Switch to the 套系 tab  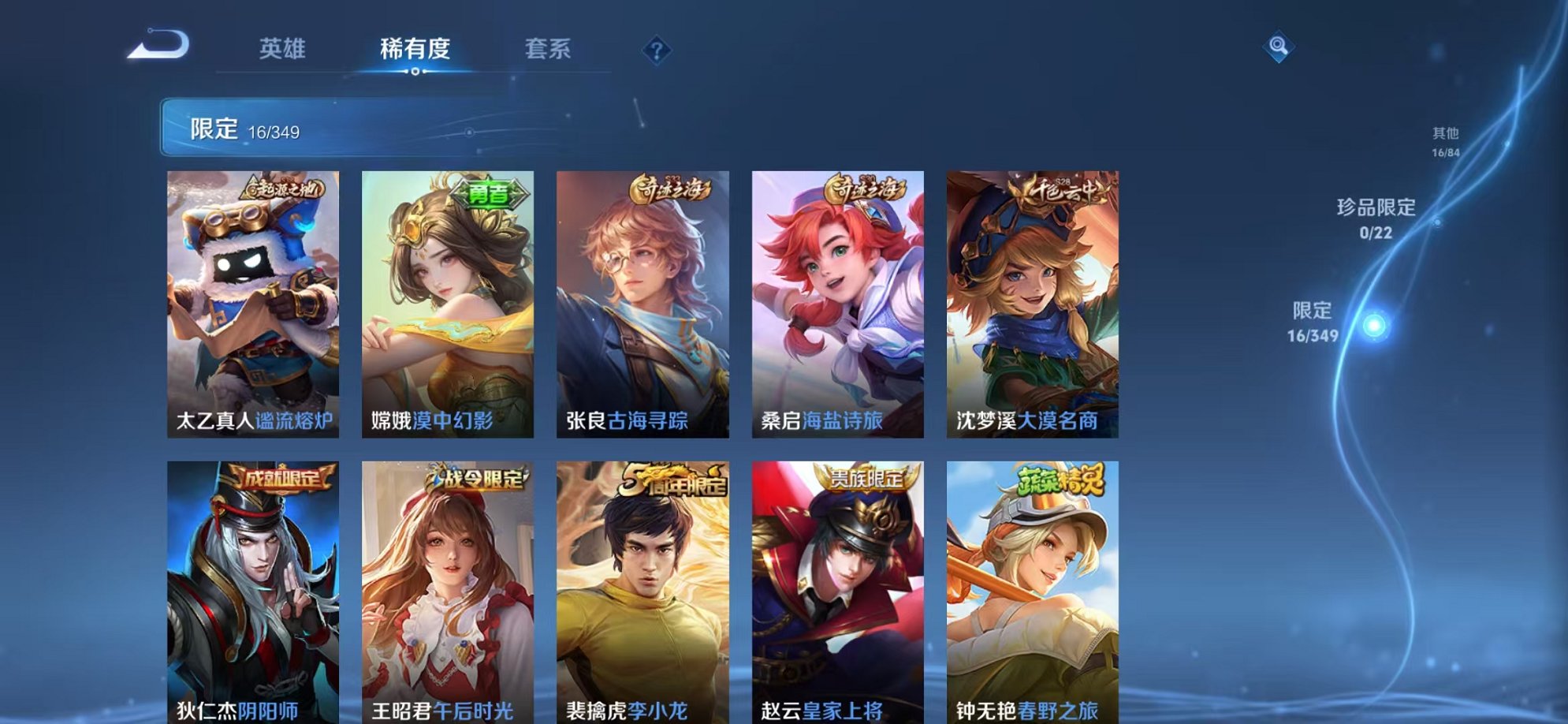(x=552, y=49)
